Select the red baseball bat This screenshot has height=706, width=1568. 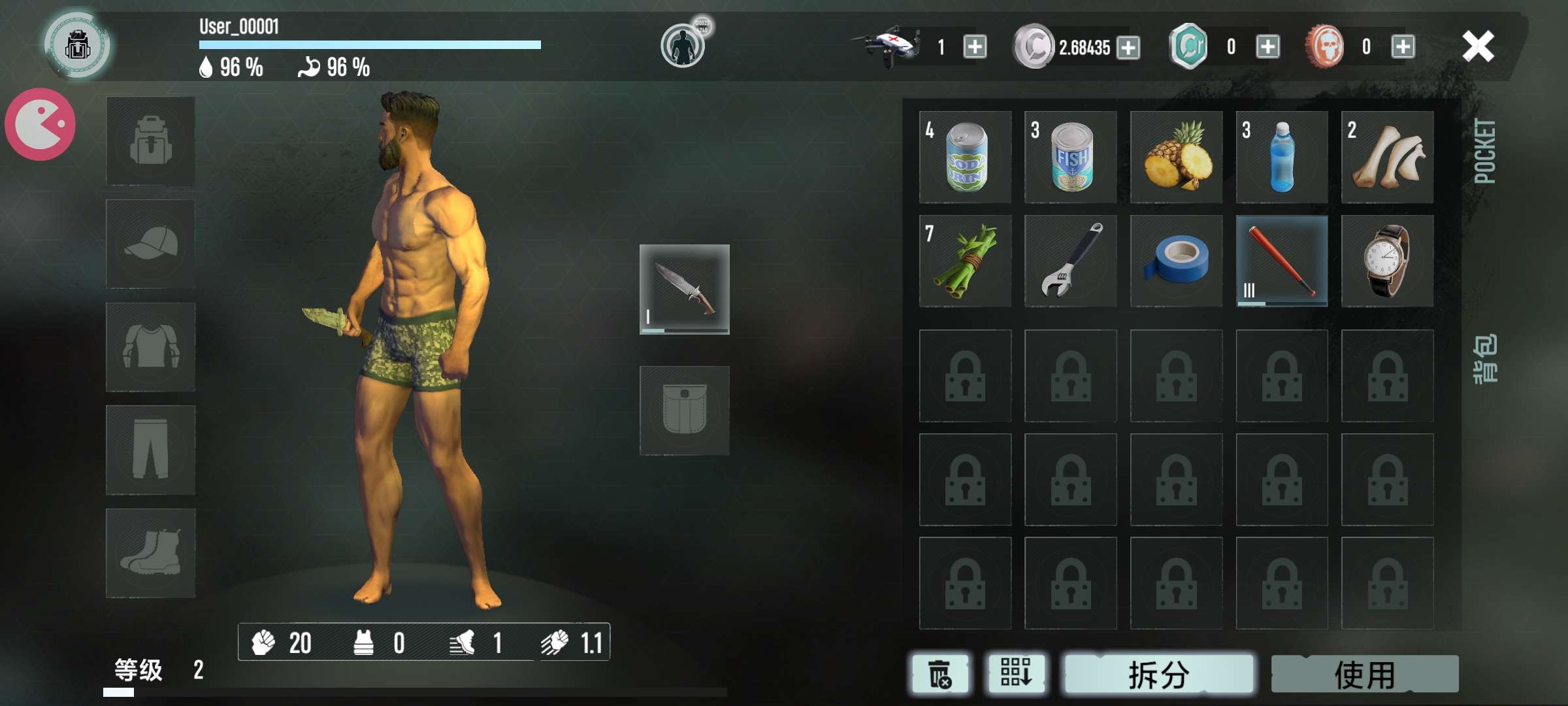[1282, 261]
